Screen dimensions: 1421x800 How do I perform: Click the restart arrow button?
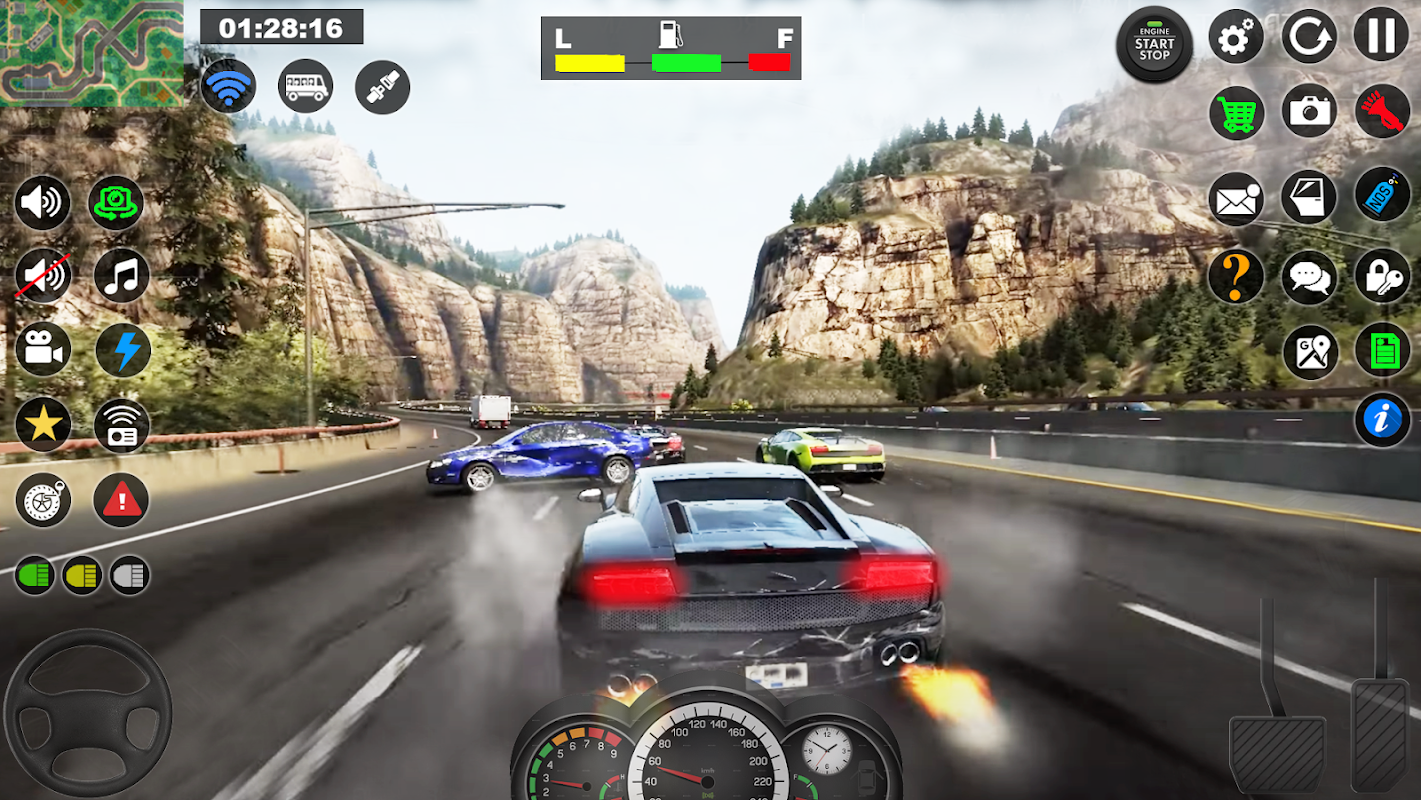1308,37
